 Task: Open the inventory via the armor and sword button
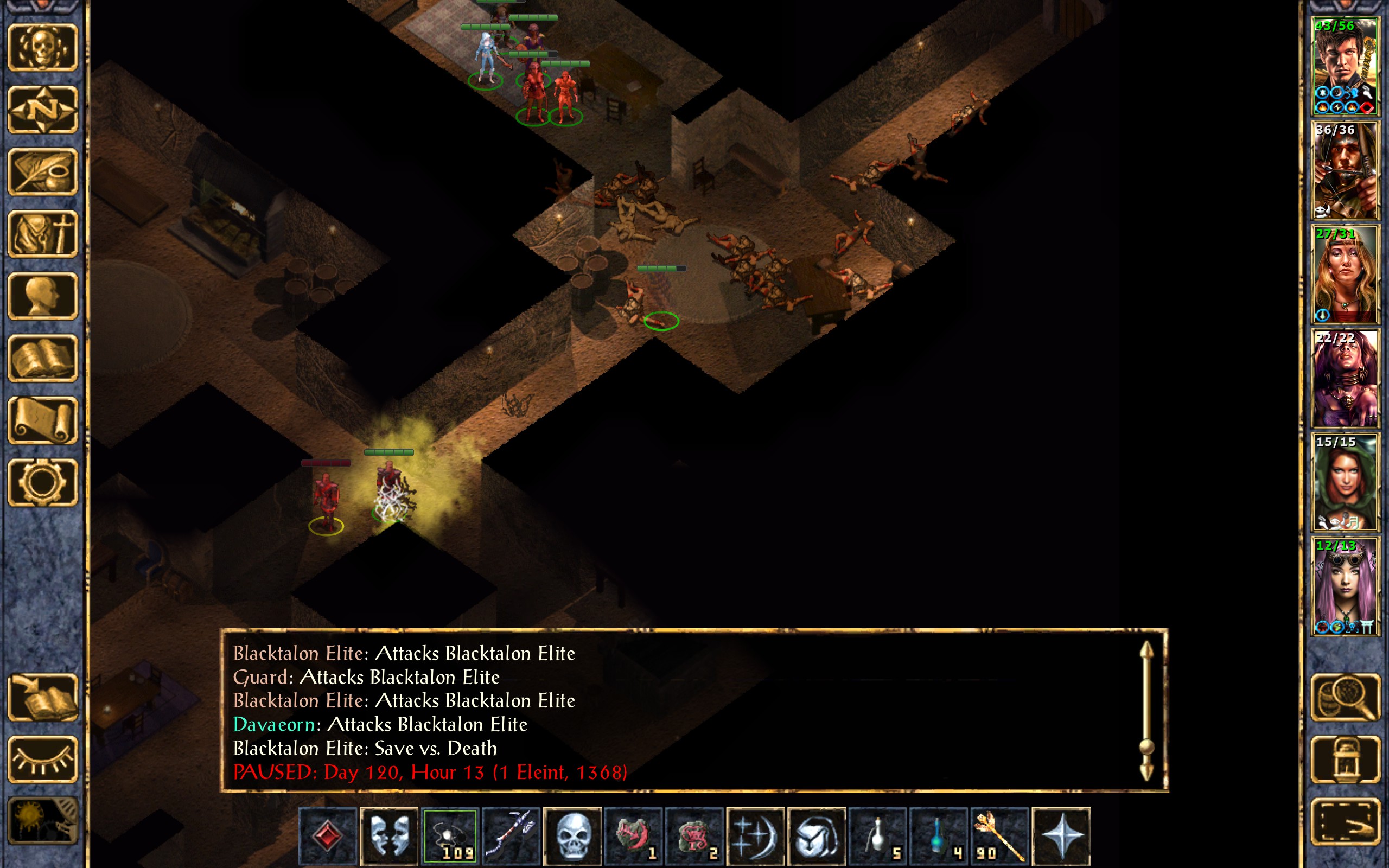pos(43,234)
